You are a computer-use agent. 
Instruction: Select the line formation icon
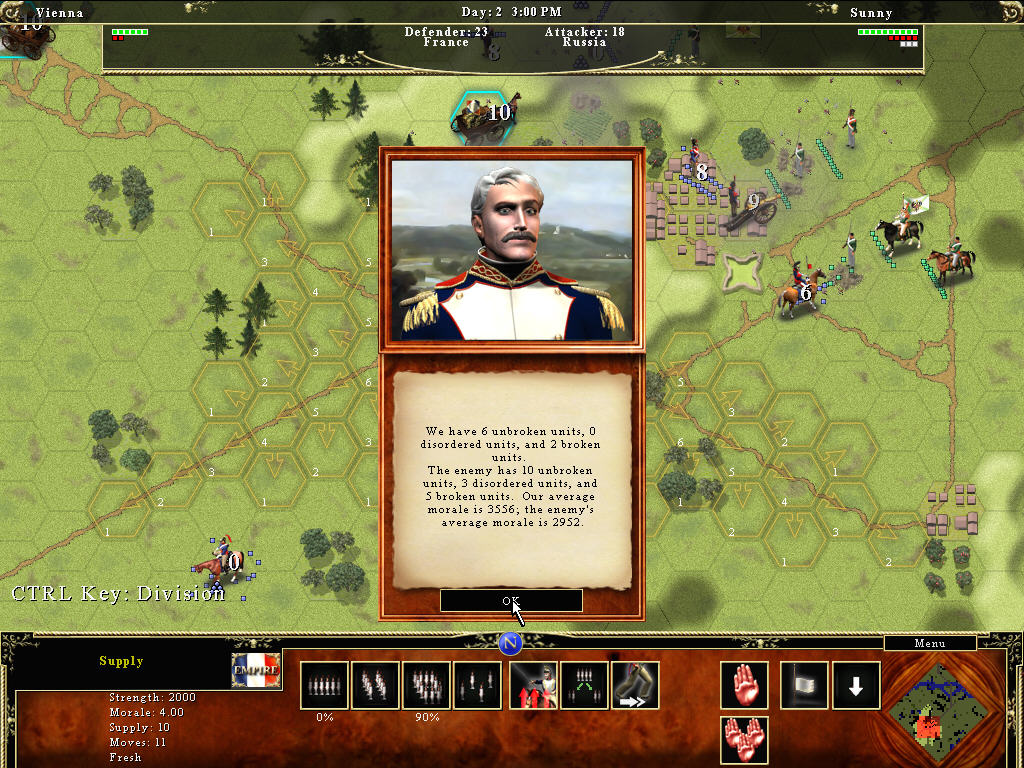(x=324, y=685)
